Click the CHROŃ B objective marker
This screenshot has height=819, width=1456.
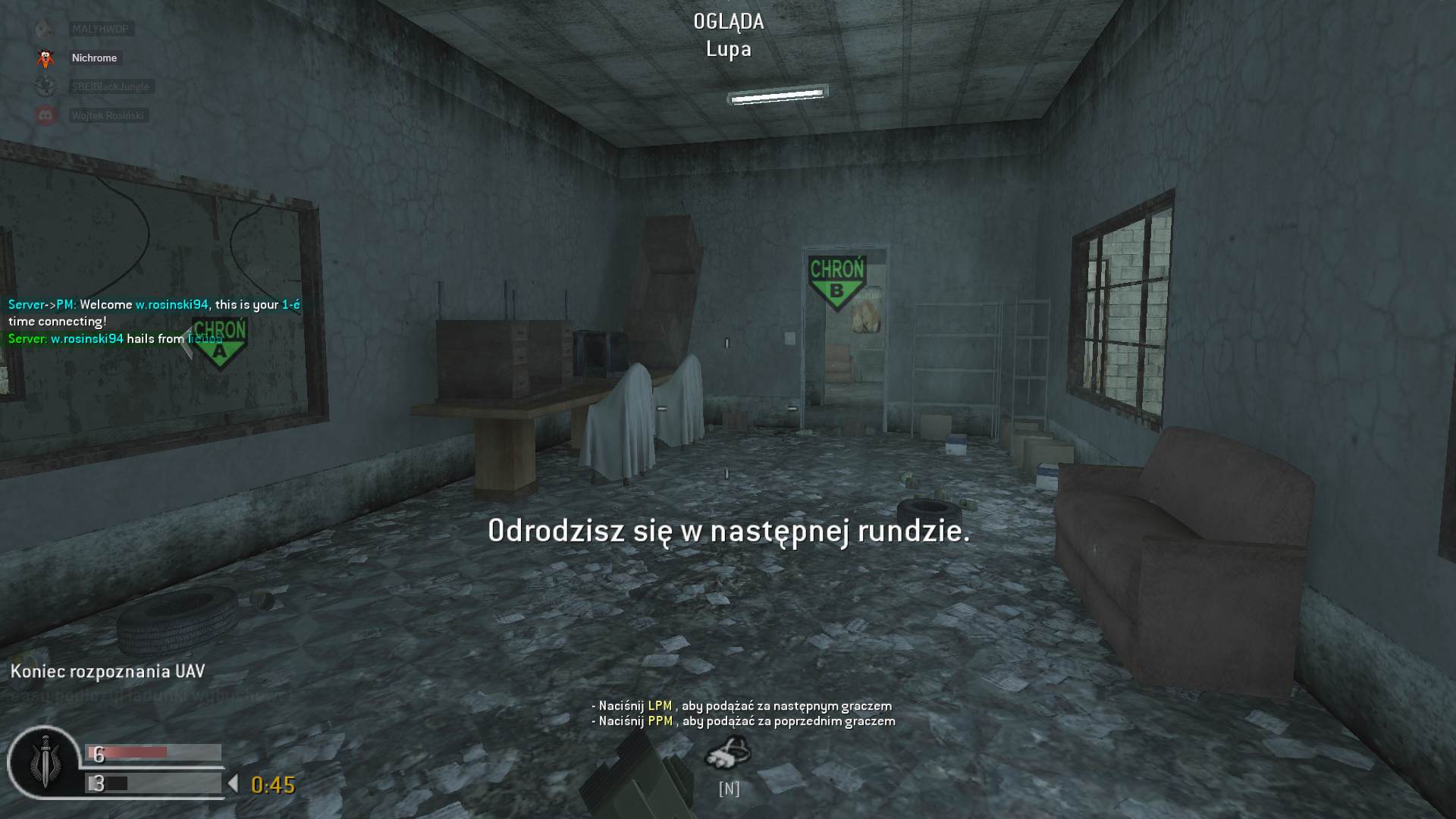[837, 278]
